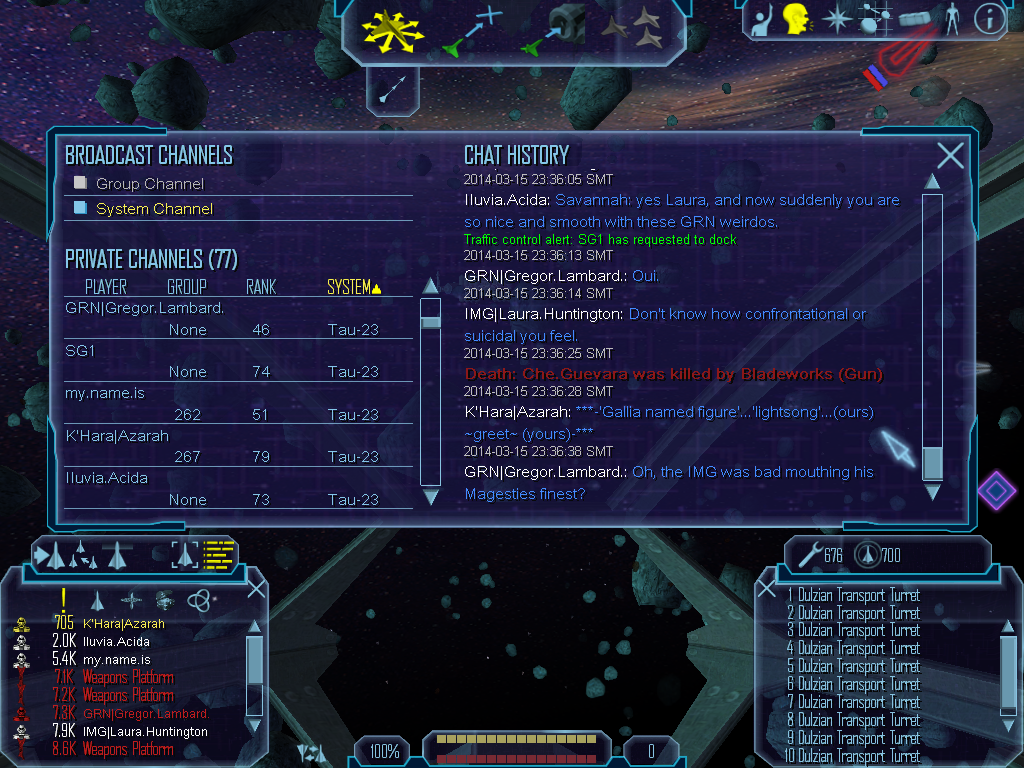
Task: Click the yellow list lines icon above targets
Action: coord(218,553)
